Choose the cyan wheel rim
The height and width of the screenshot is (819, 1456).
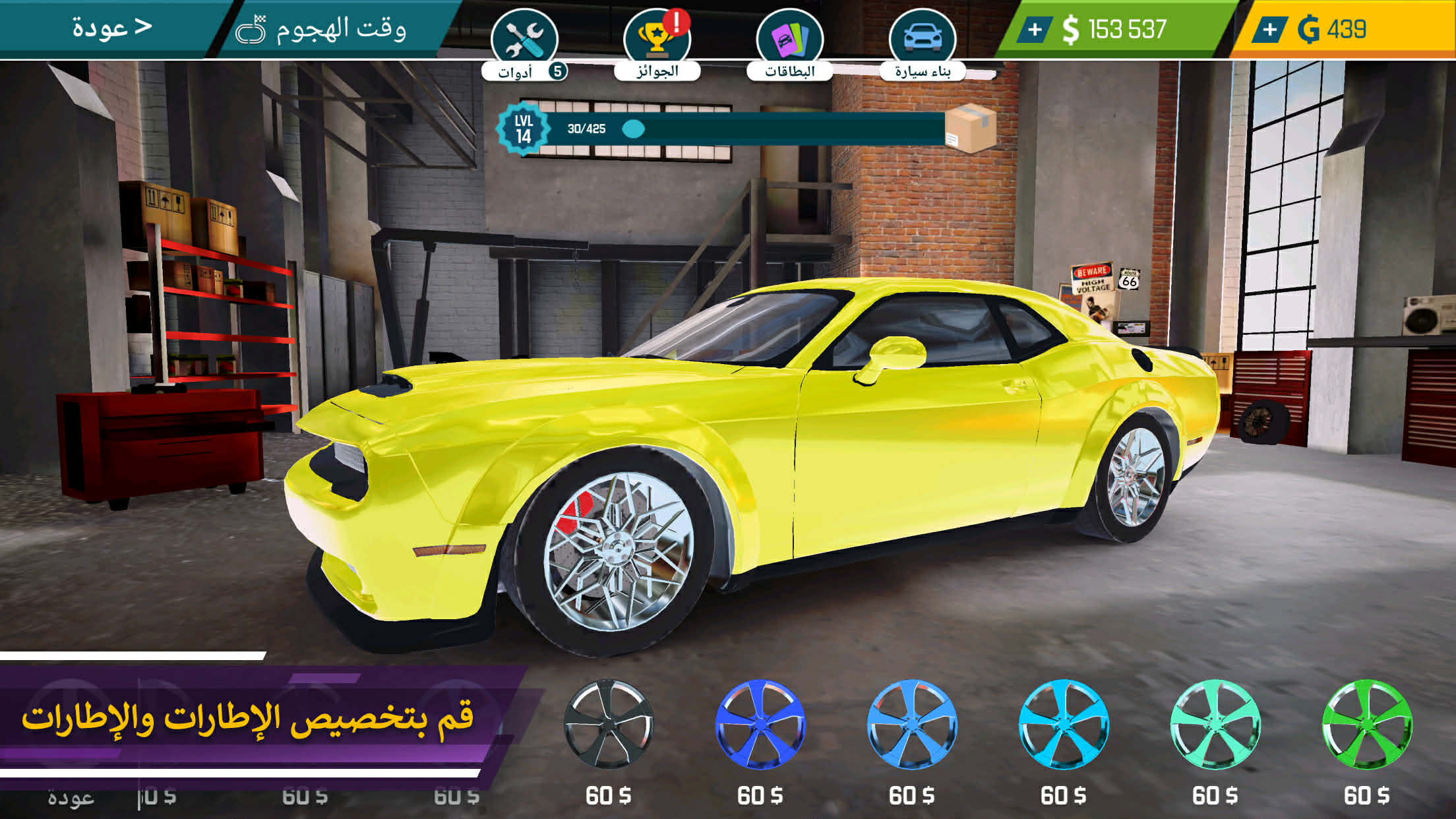[x=1063, y=724]
